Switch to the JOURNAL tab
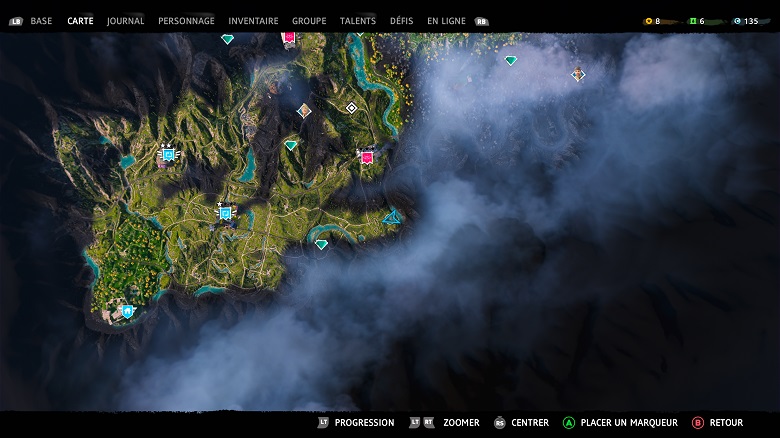Screen dimensions: 780x438 (125, 21)
